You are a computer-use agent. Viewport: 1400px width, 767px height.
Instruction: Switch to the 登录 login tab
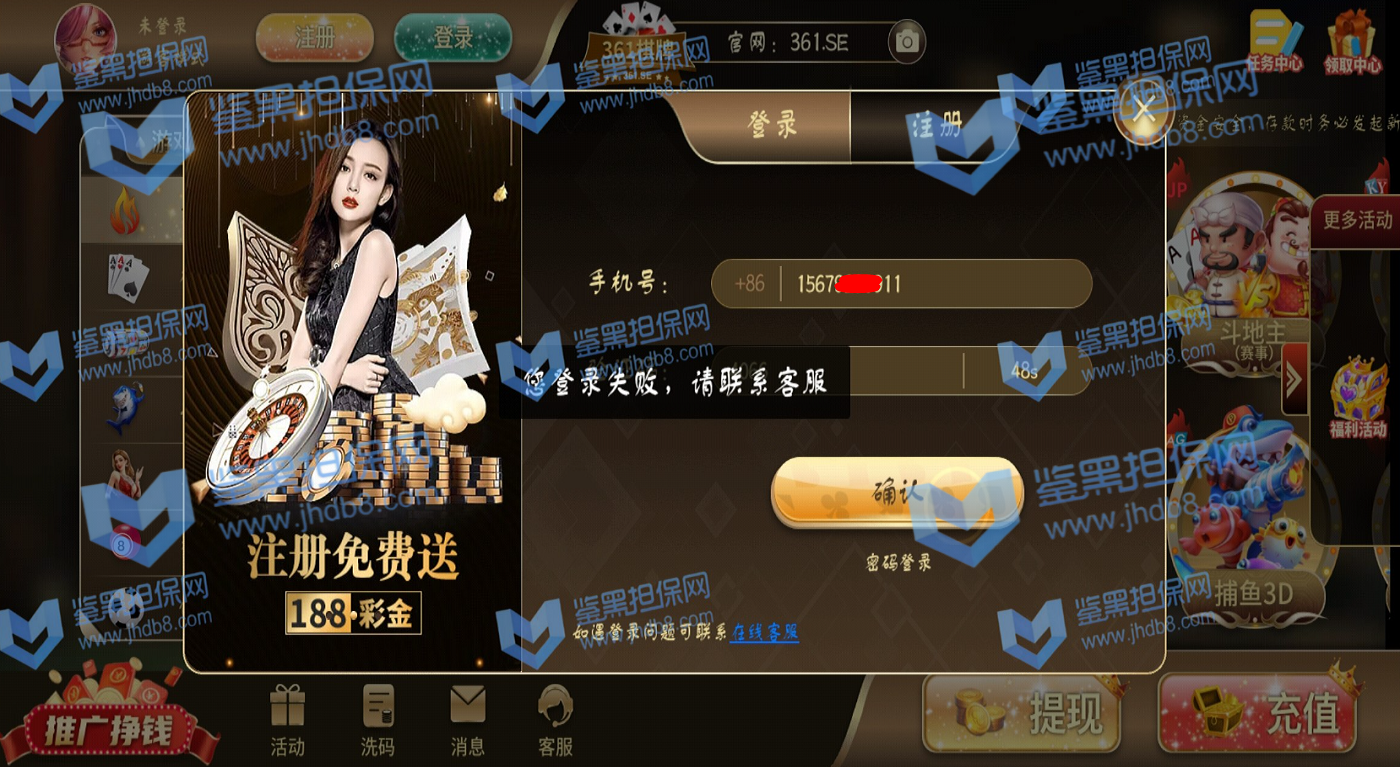pyautogui.click(x=772, y=125)
